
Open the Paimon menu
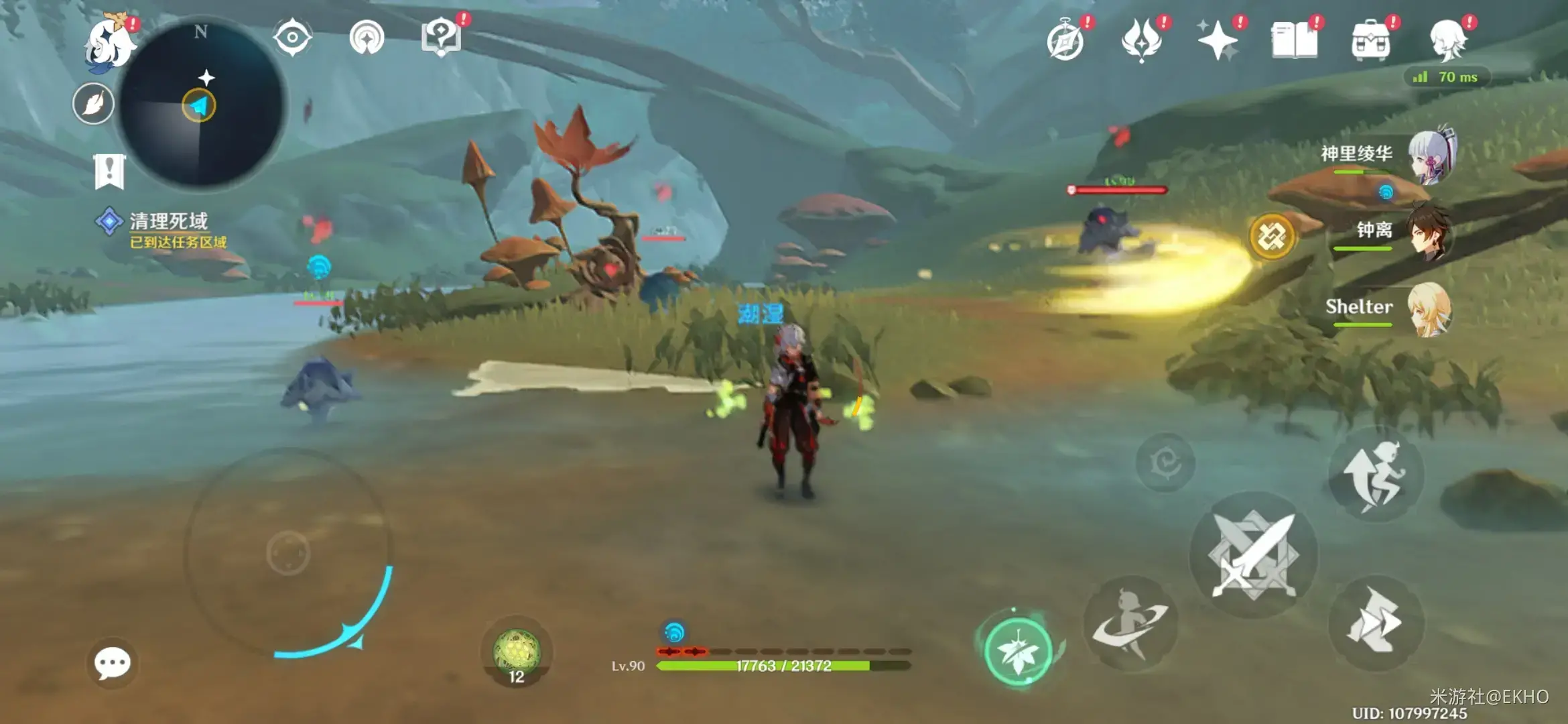coord(109,43)
